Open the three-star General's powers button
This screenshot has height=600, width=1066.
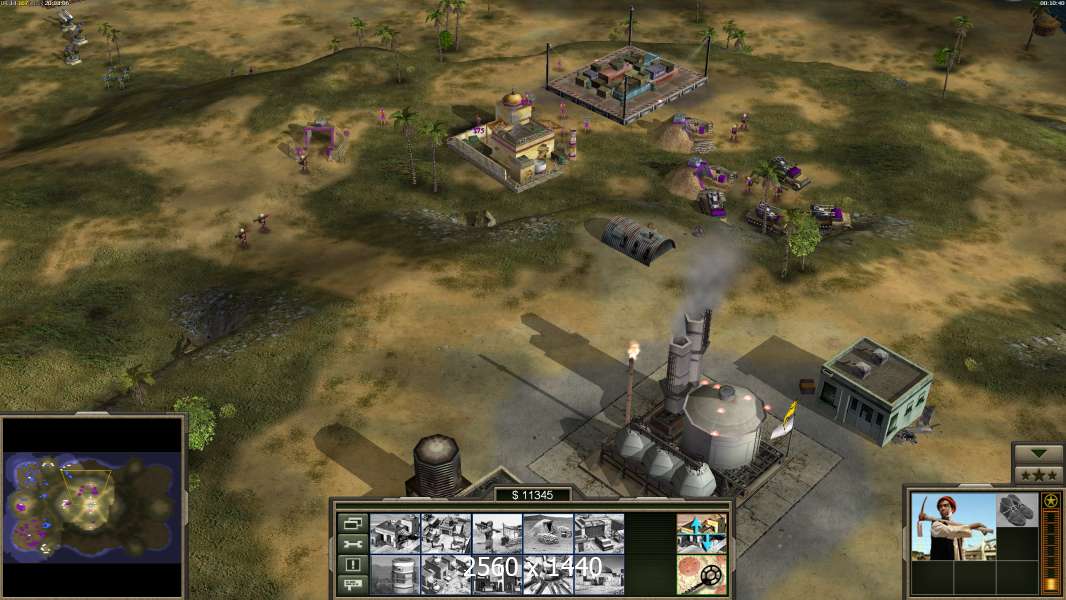[x=1037, y=474]
